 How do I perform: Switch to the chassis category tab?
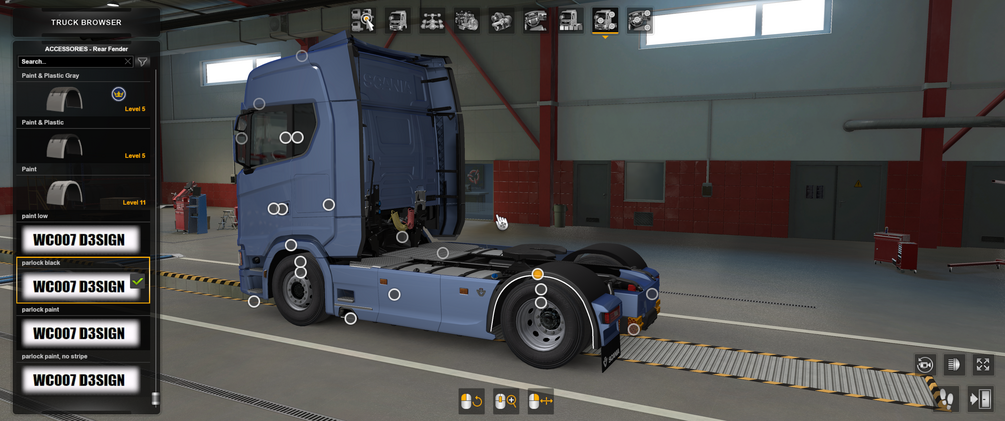432,20
